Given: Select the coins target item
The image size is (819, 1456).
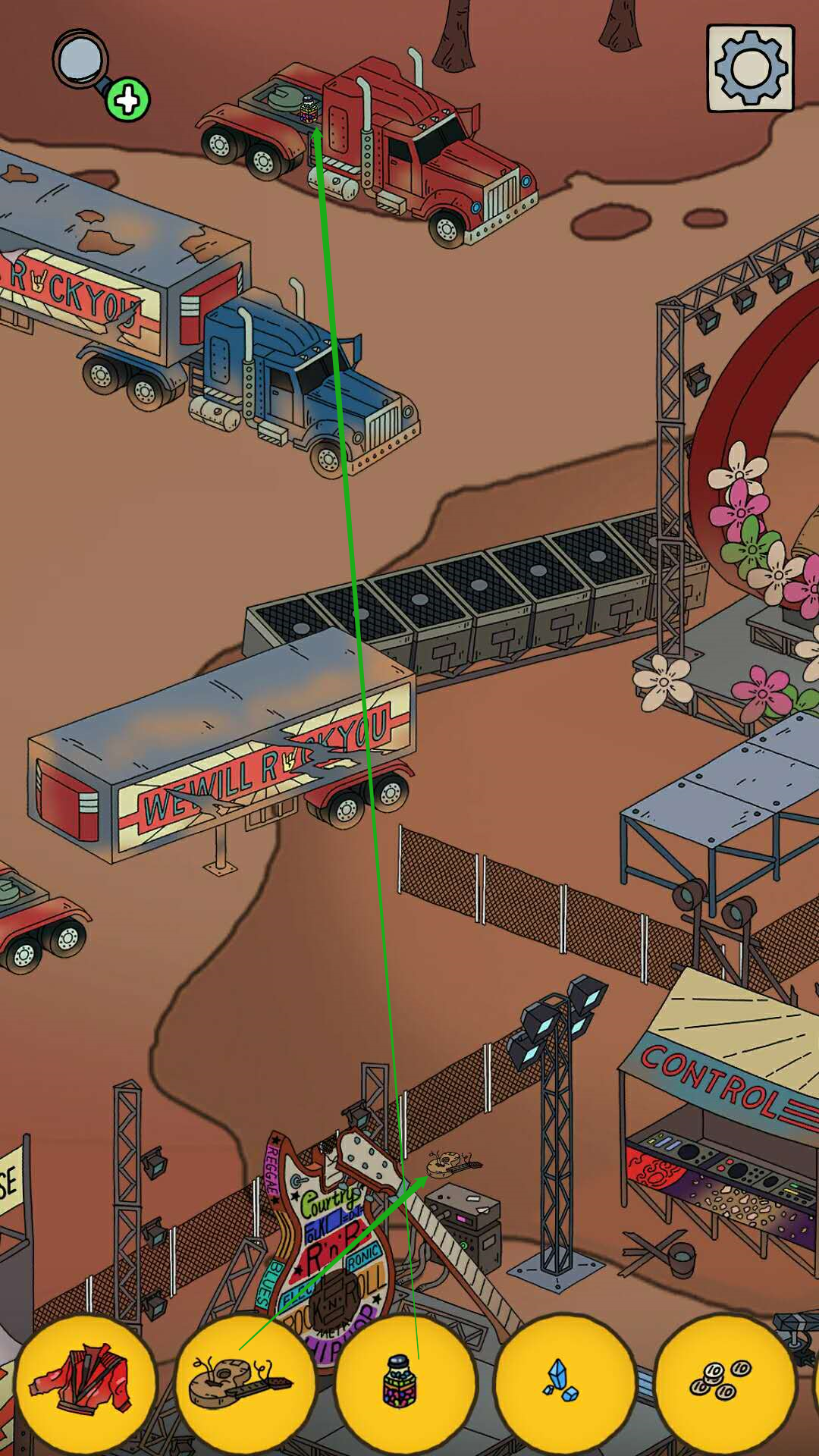Looking at the screenshot, I should click(723, 1382).
